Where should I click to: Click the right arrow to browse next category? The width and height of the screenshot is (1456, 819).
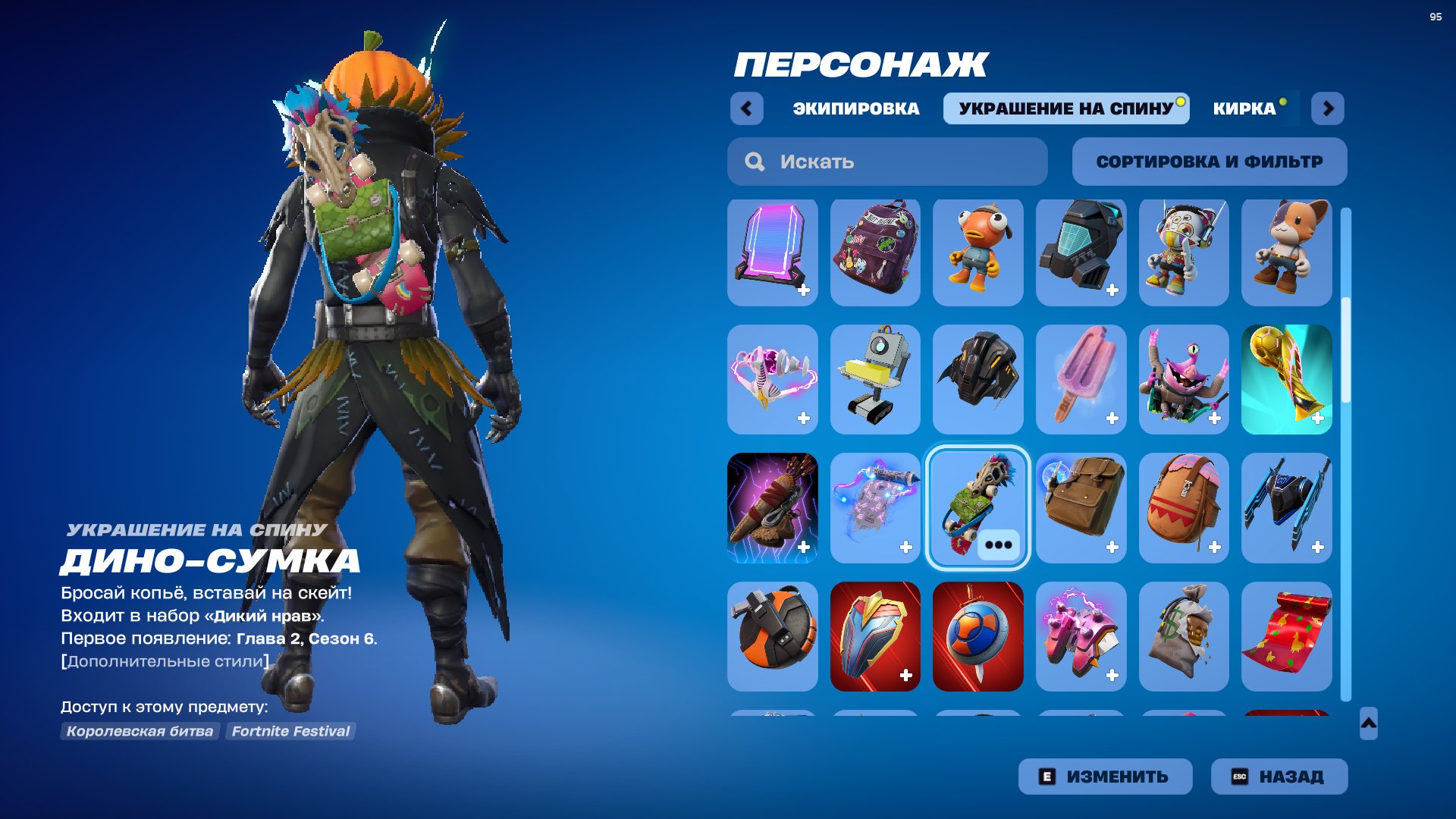(1328, 108)
